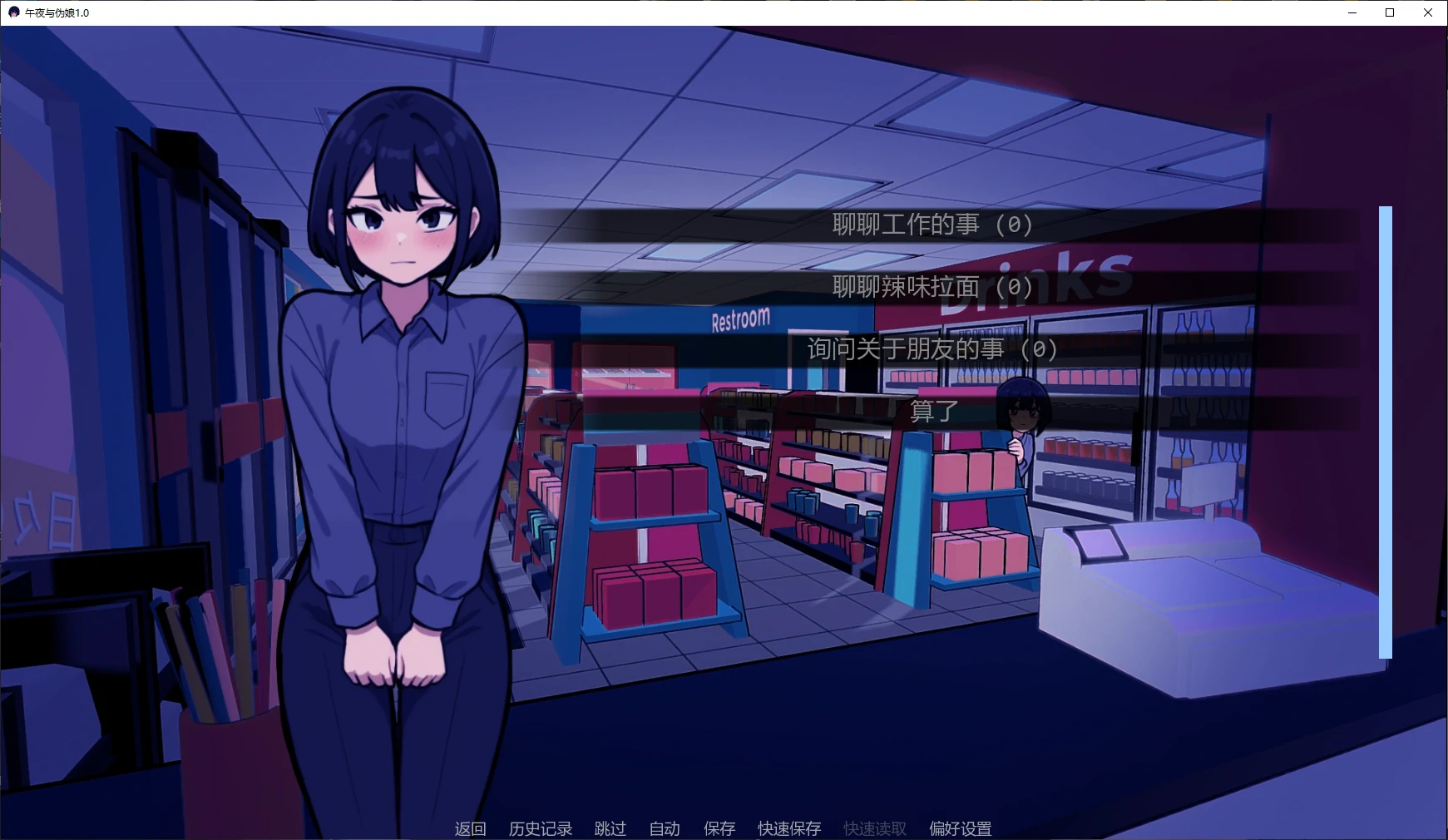Click 返回 to go back
1448x840 pixels.
[470, 828]
